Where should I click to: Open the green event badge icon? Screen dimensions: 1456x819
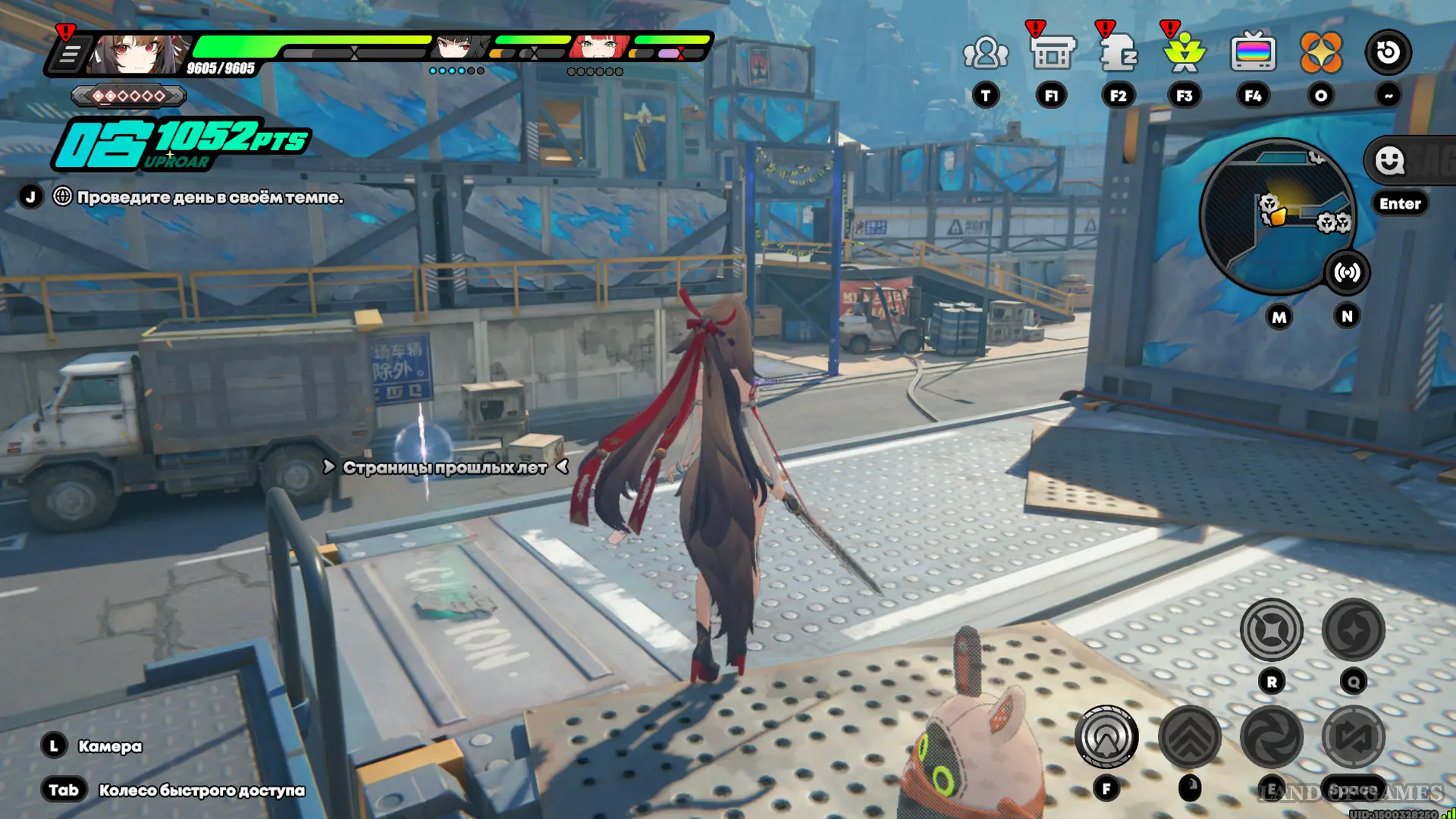(x=1184, y=53)
